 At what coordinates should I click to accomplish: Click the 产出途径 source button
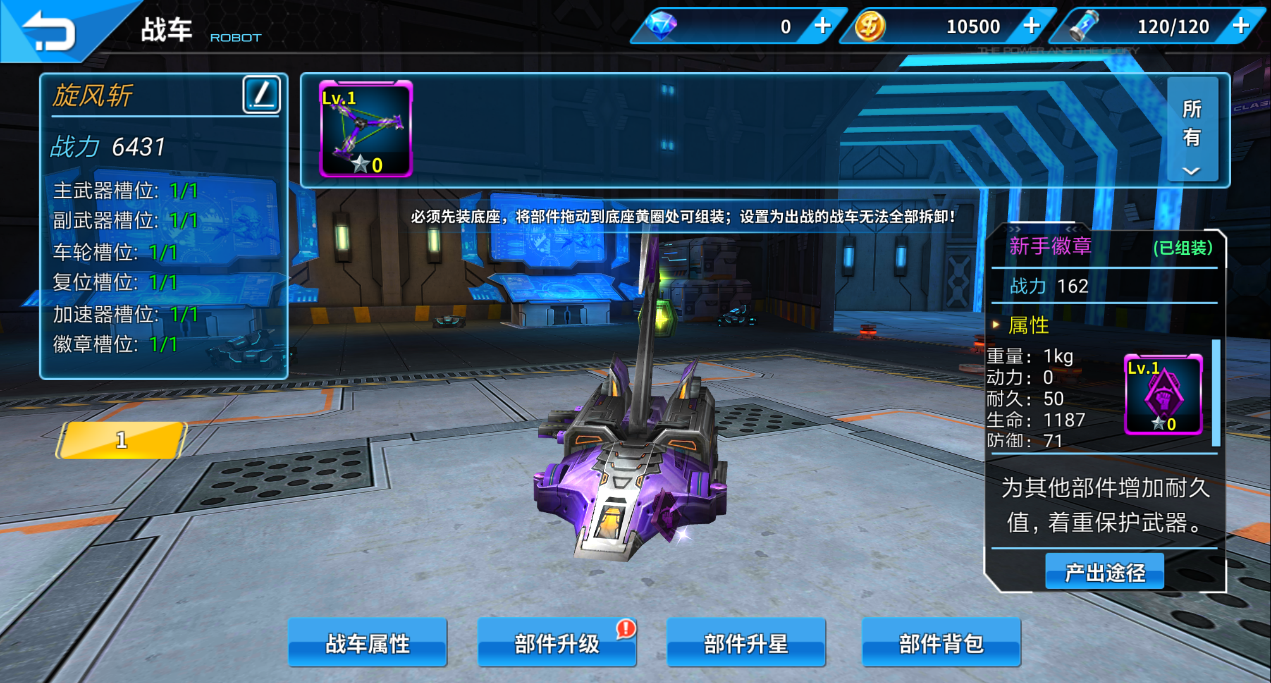click(x=1104, y=572)
